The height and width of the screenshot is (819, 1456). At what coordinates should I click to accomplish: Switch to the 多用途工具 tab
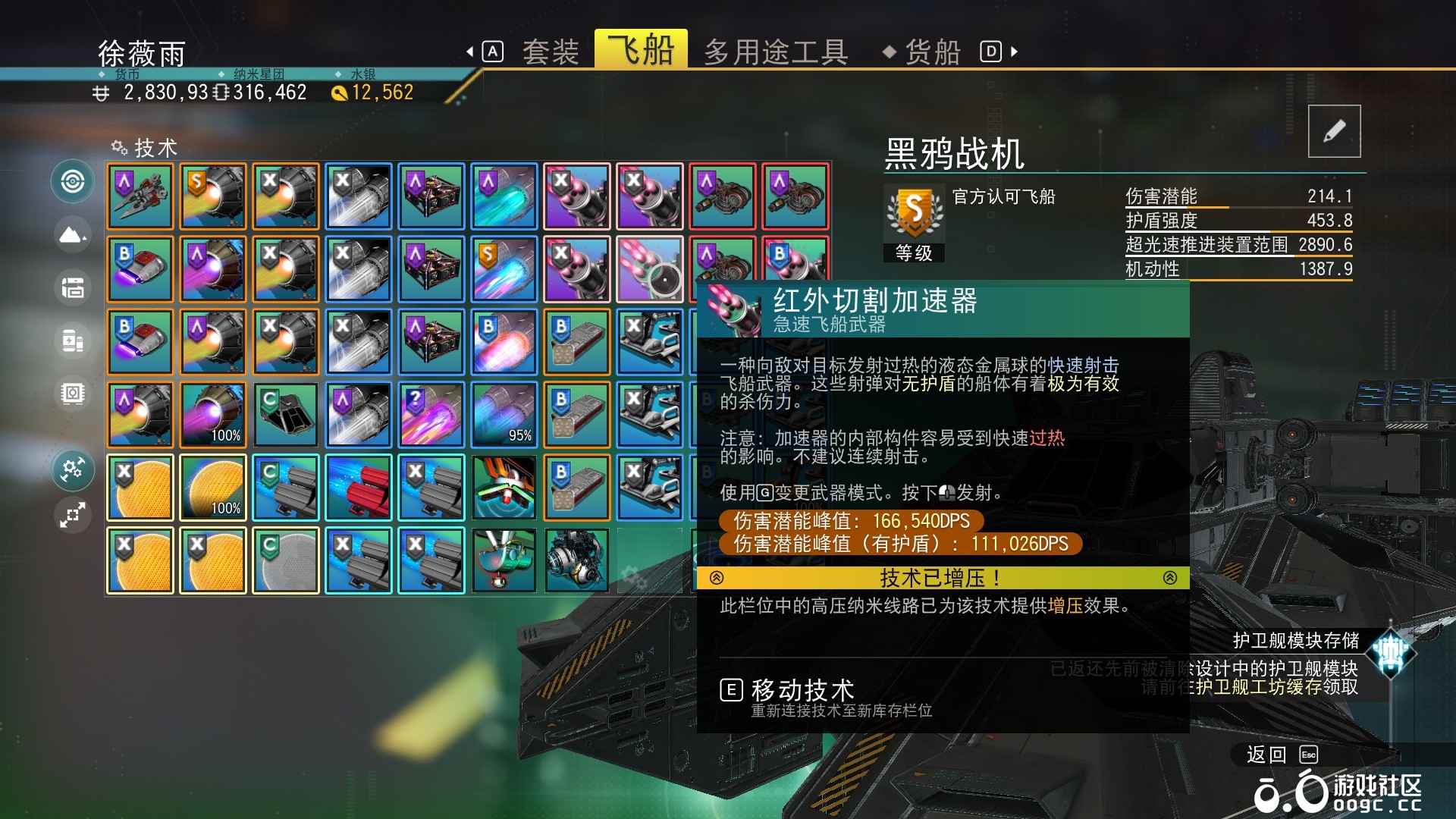coord(775,51)
